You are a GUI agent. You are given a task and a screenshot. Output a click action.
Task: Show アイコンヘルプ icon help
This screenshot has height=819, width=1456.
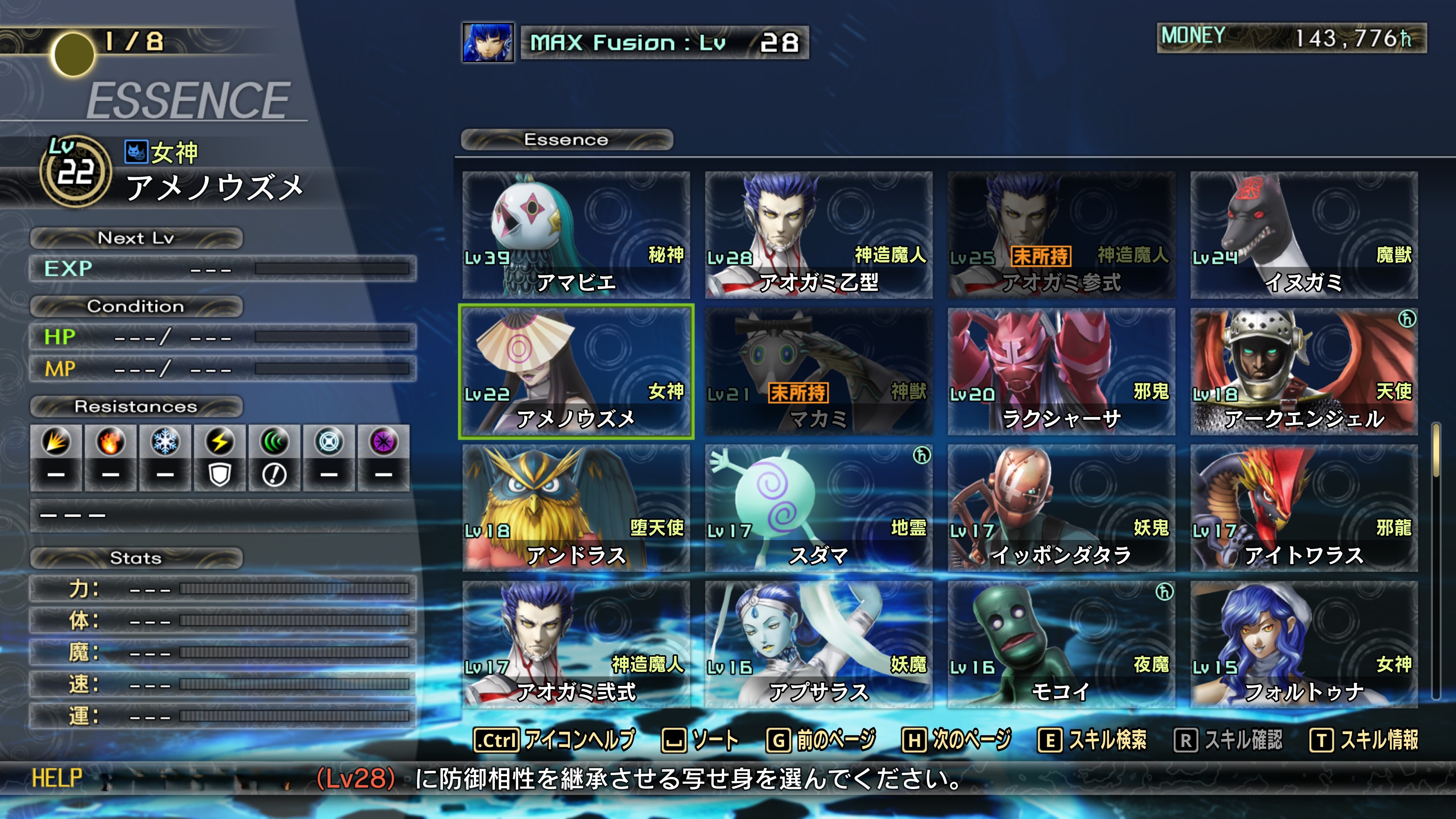(x=554, y=740)
